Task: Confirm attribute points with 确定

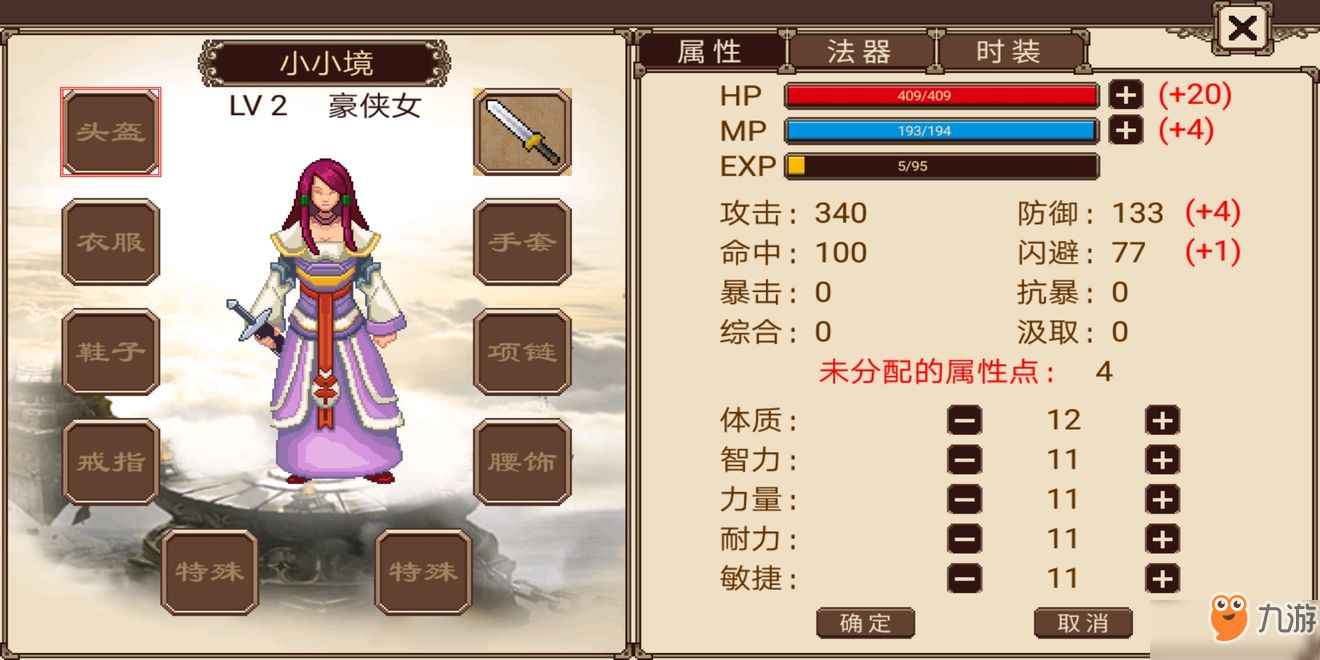Action: point(865,623)
